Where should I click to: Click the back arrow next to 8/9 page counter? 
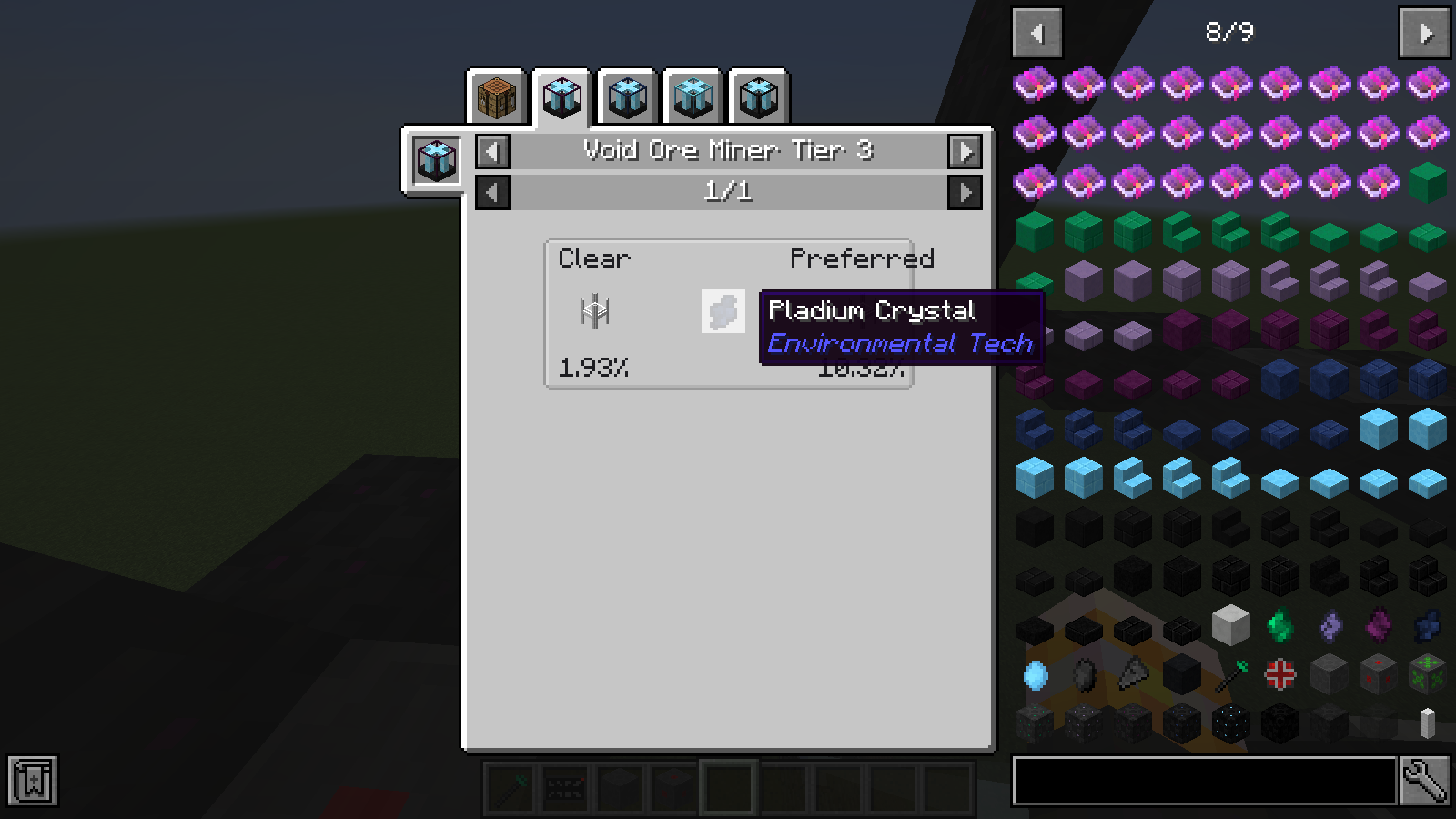(1038, 32)
